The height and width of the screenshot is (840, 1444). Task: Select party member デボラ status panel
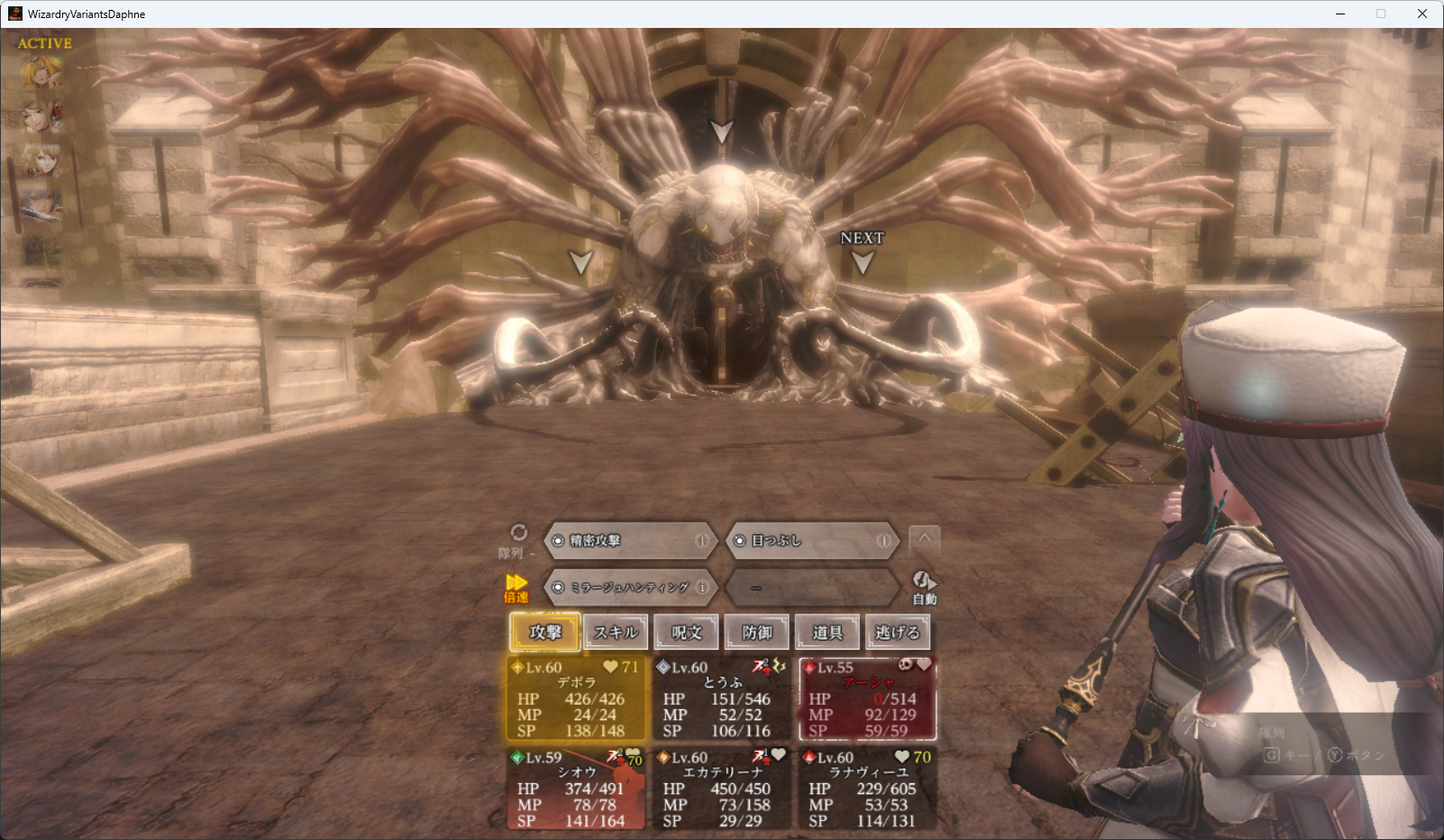576,699
